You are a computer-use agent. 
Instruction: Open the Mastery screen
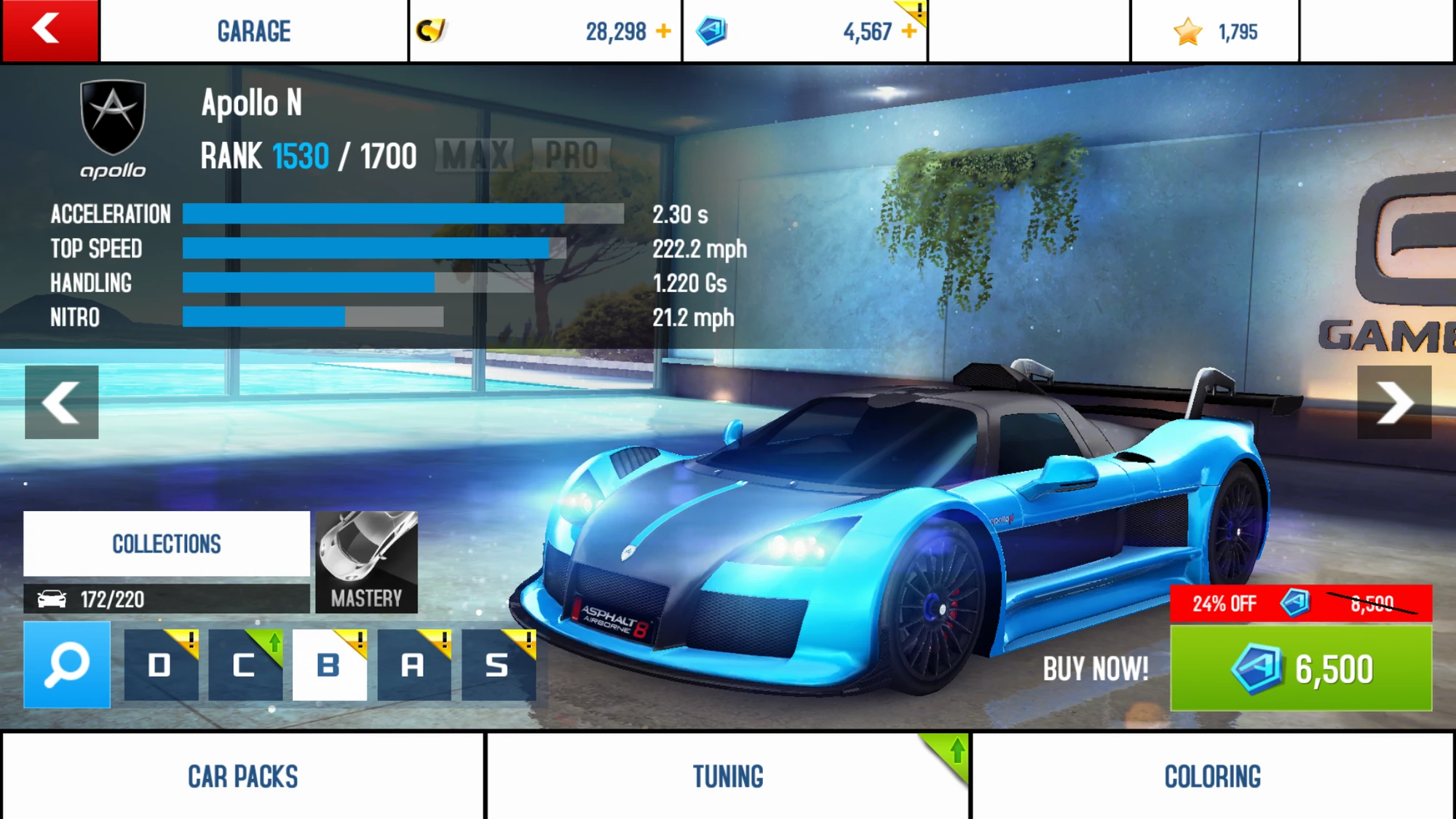[366, 562]
